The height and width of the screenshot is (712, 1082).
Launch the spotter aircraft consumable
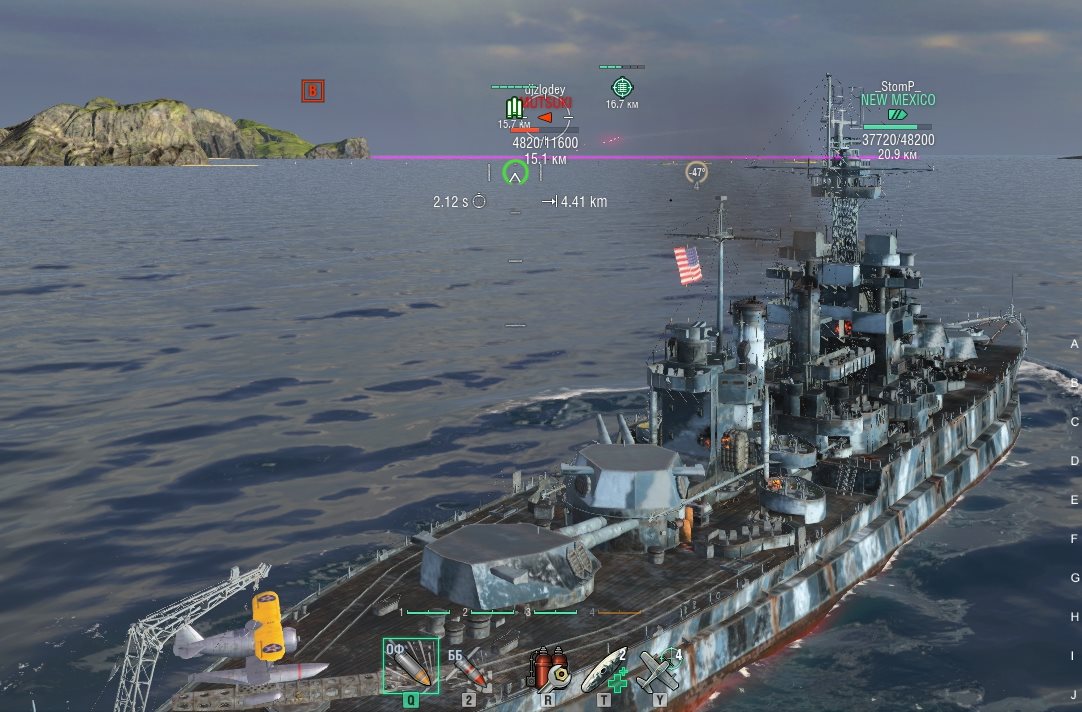point(660,668)
